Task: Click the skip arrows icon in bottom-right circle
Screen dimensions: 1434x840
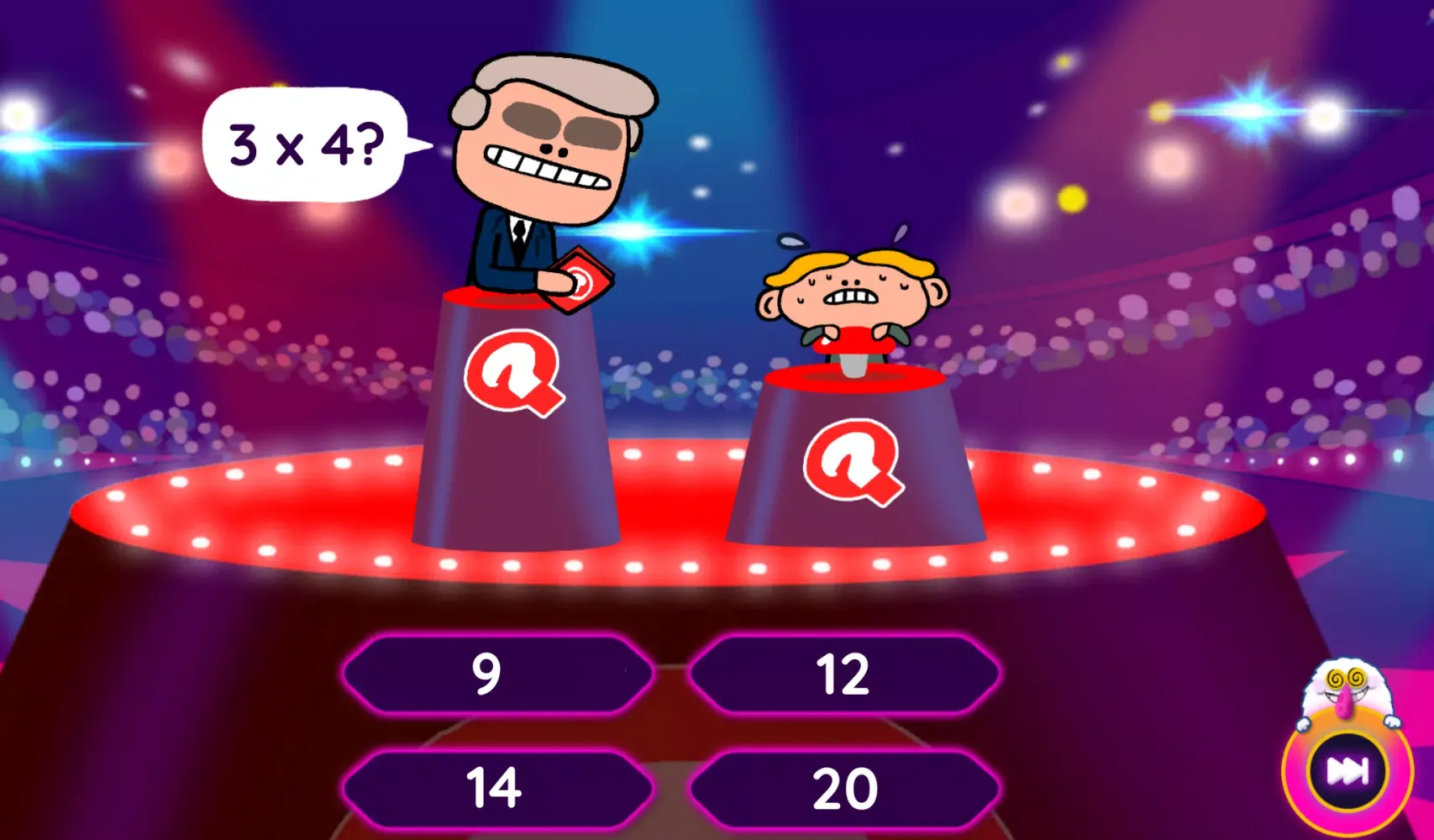Action: click(1347, 771)
